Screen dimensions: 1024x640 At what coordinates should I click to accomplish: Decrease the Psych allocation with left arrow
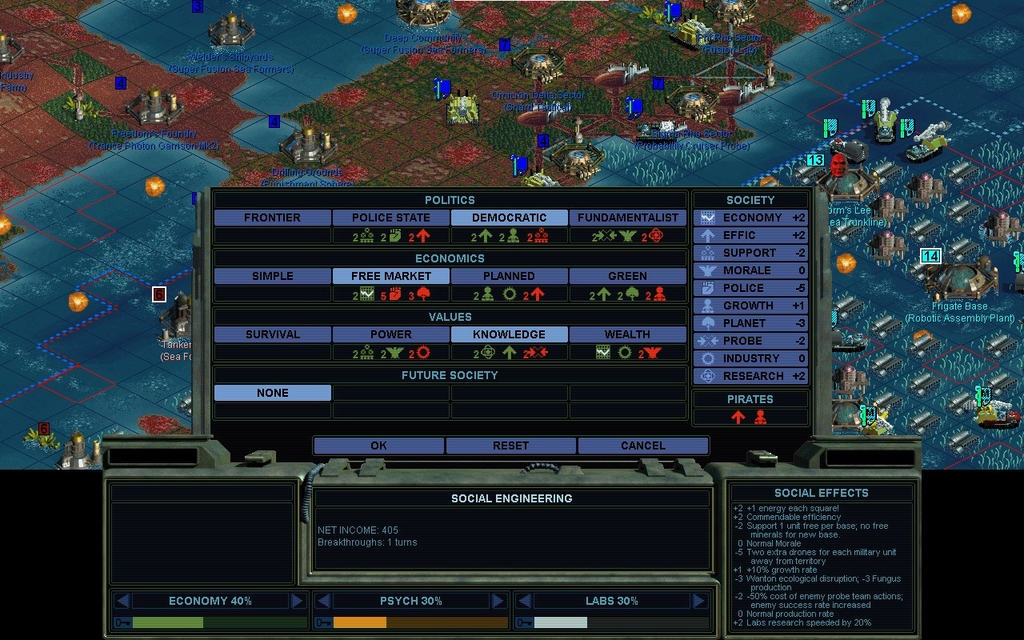322,601
